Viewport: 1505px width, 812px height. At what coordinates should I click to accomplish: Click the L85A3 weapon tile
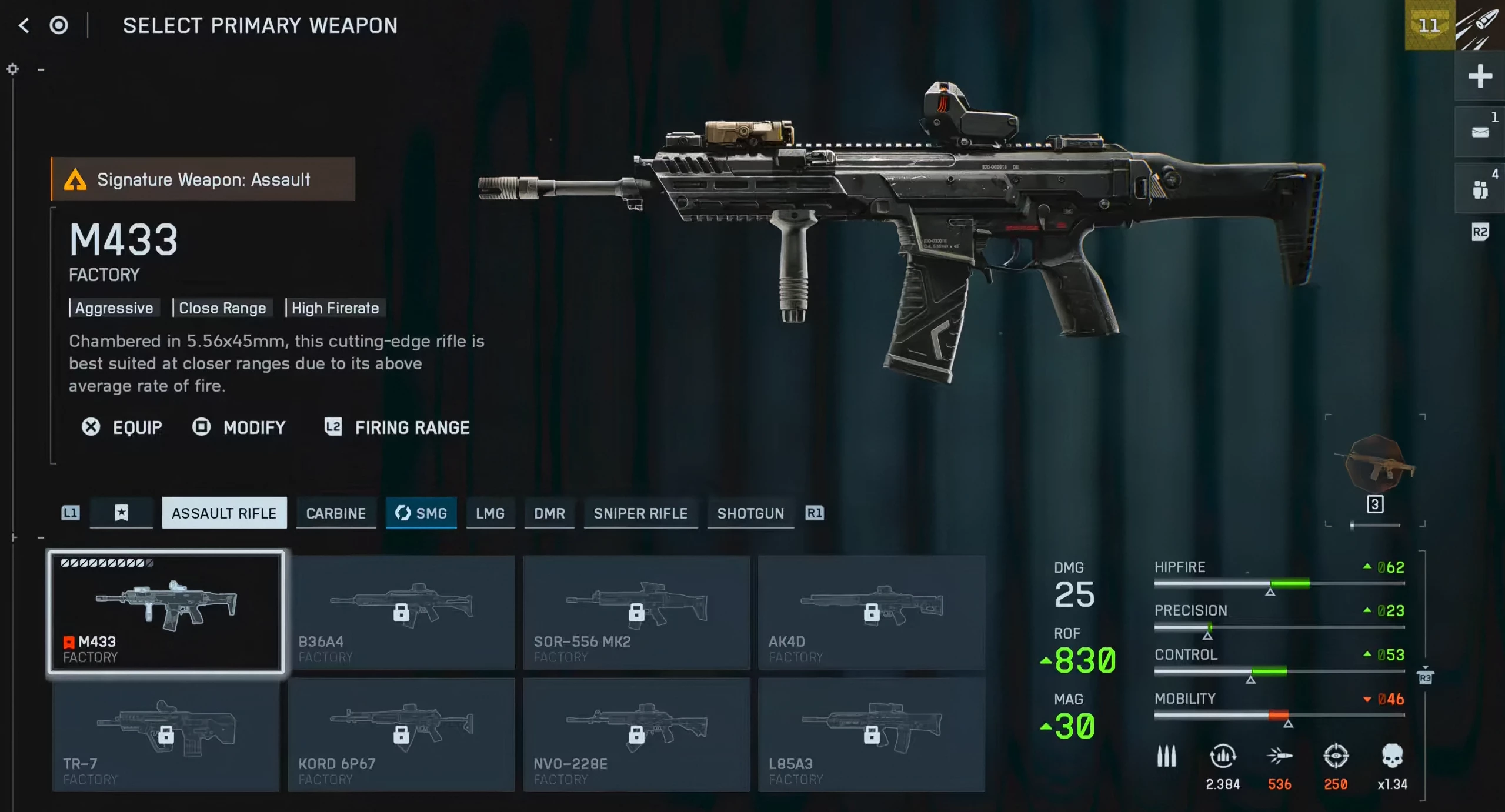pyautogui.click(x=872, y=734)
